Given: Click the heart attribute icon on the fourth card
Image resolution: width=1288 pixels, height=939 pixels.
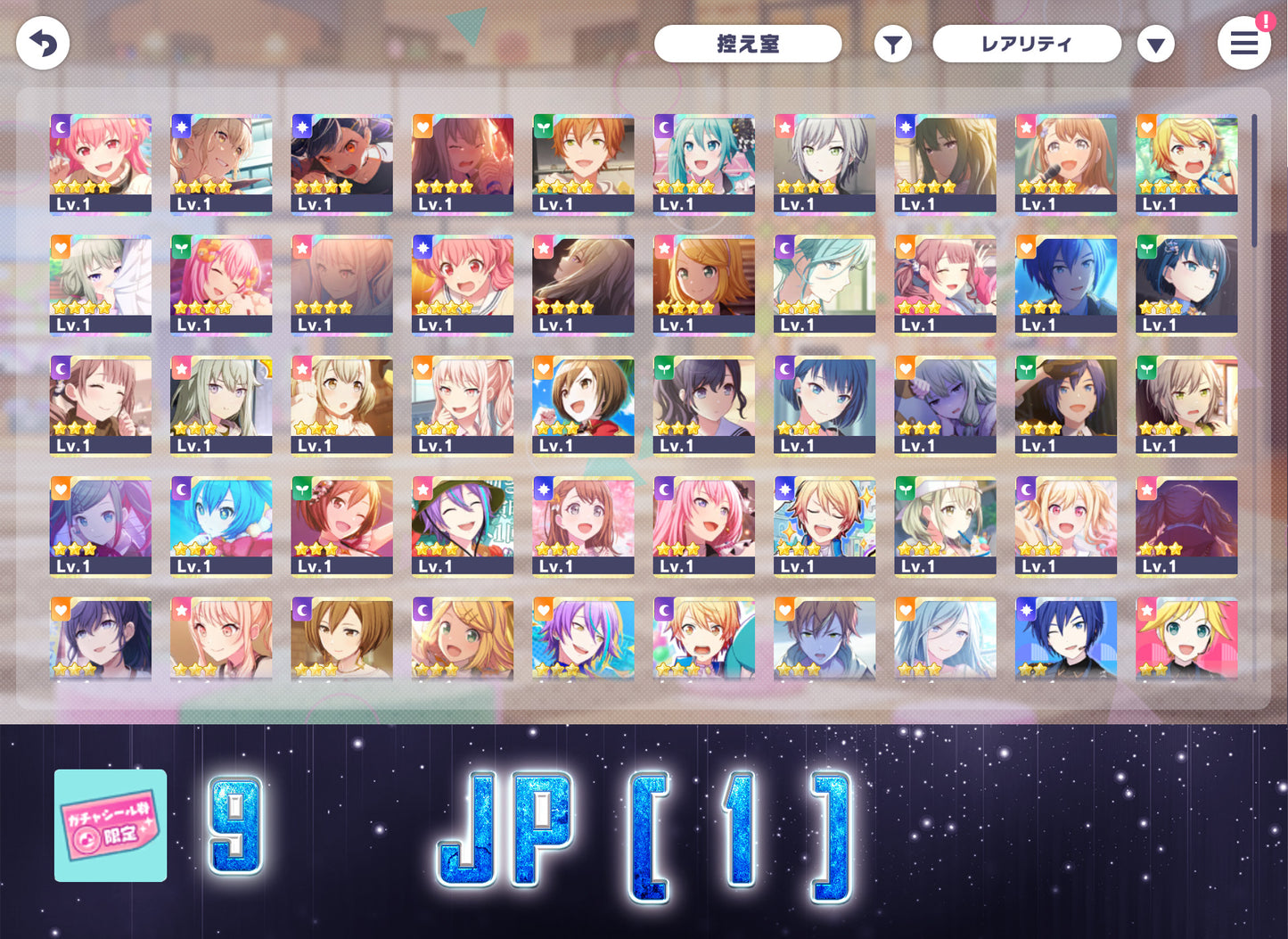Looking at the screenshot, I should 422,126.
